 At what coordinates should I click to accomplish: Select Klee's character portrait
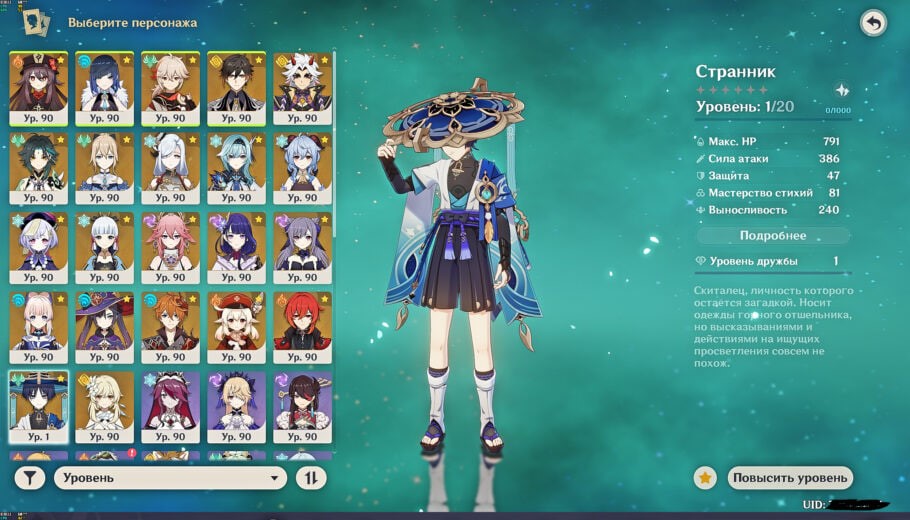(x=236, y=323)
